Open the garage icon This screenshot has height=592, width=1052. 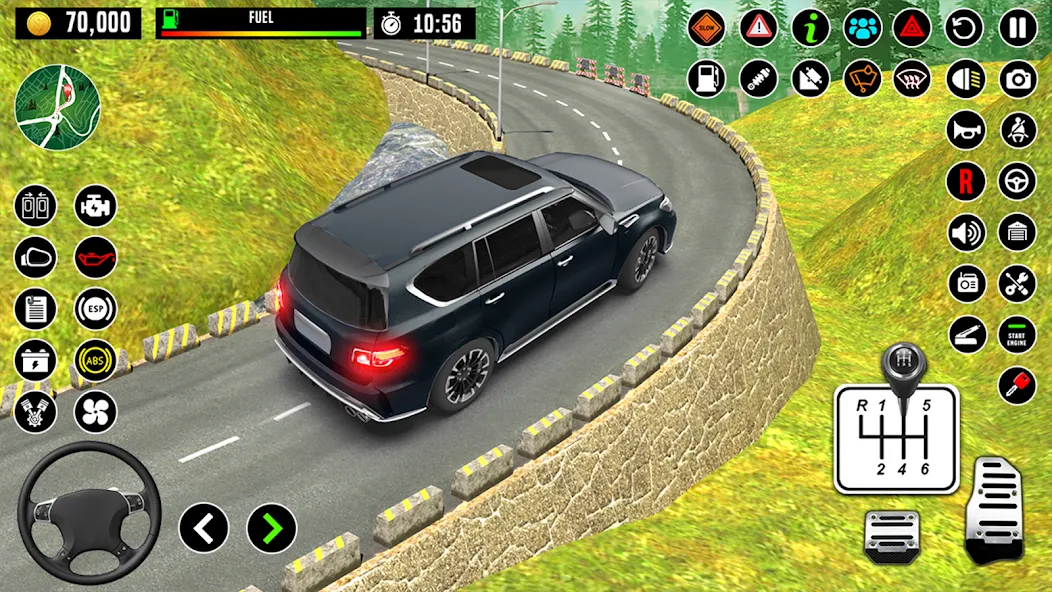(x=1018, y=232)
